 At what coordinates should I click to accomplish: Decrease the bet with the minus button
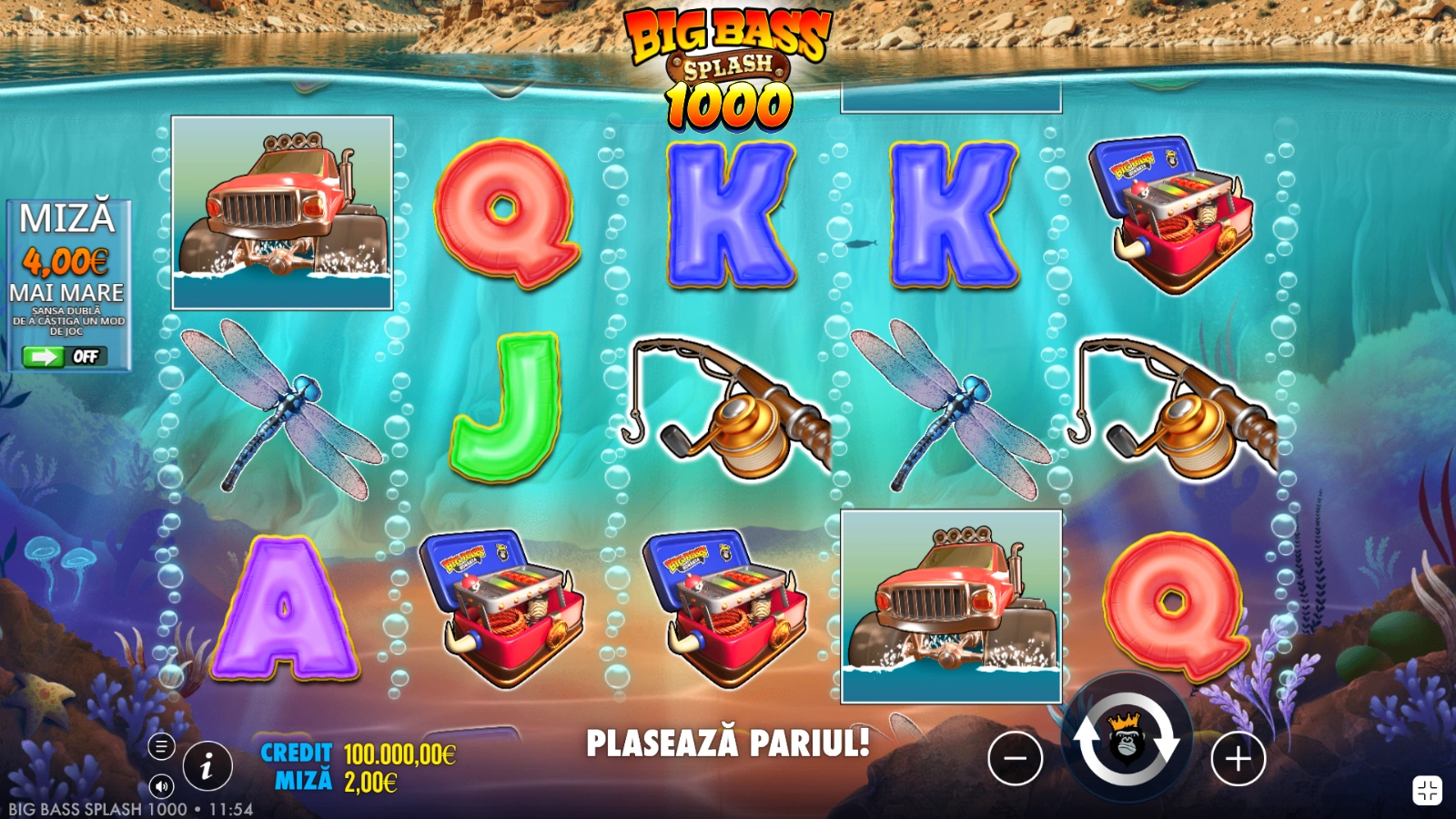[1015, 757]
